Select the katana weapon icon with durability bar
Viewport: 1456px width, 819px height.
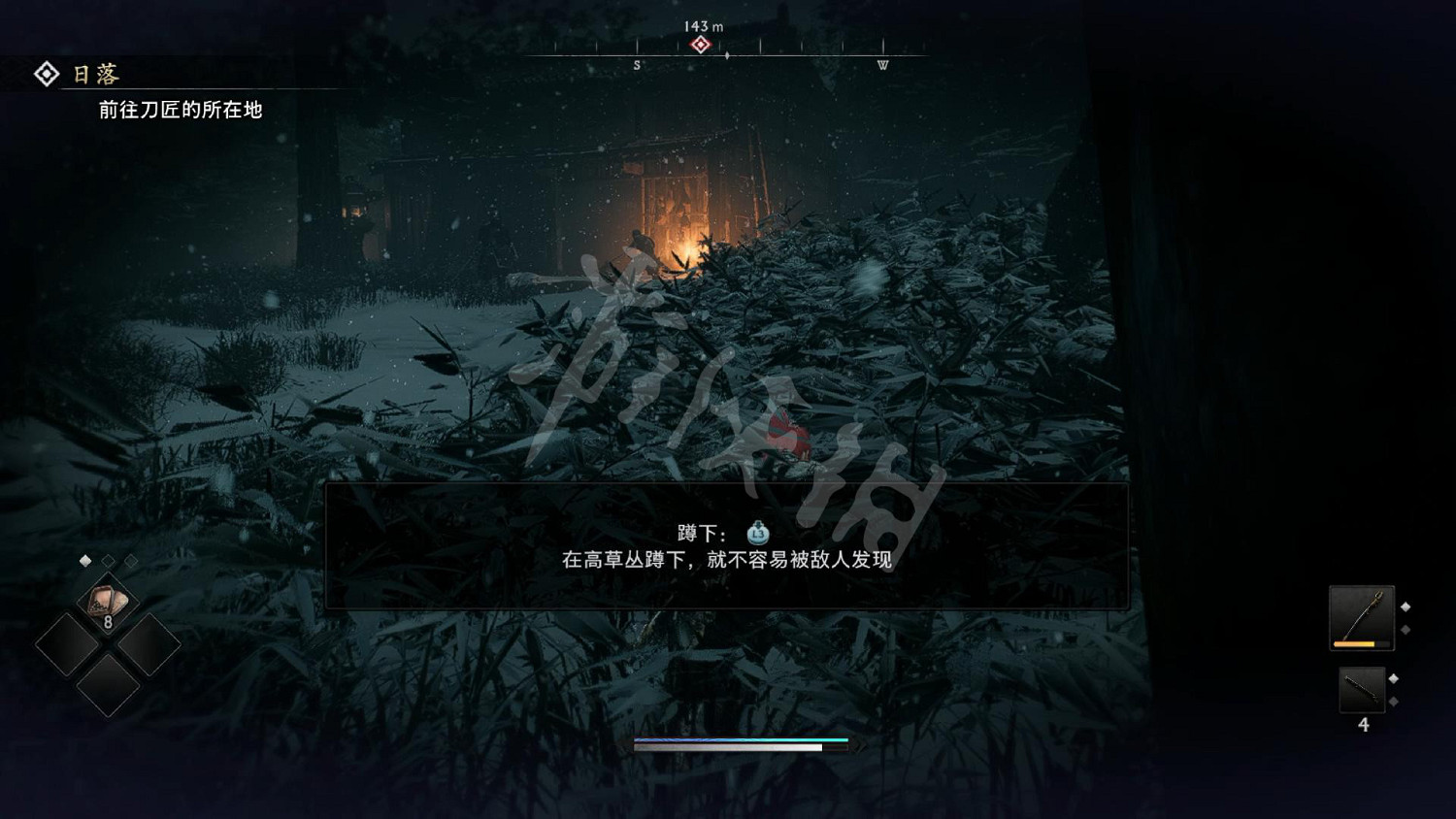(x=1362, y=616)
